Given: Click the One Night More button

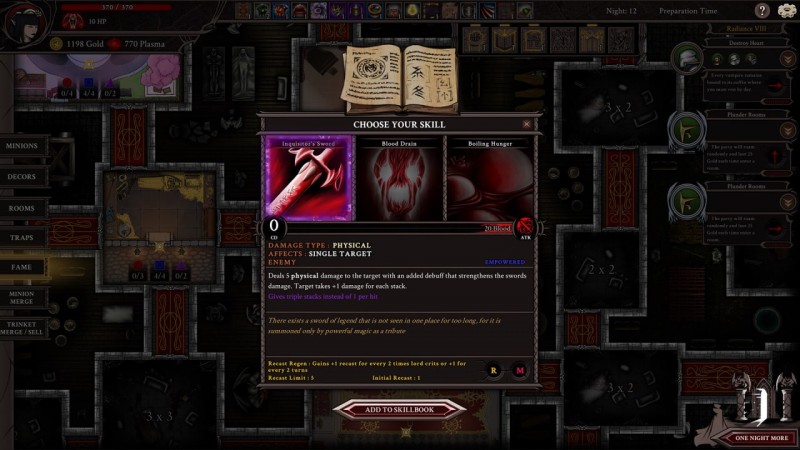Looking at the screenshot, I should pyautogui.click(x=762, y=438).
